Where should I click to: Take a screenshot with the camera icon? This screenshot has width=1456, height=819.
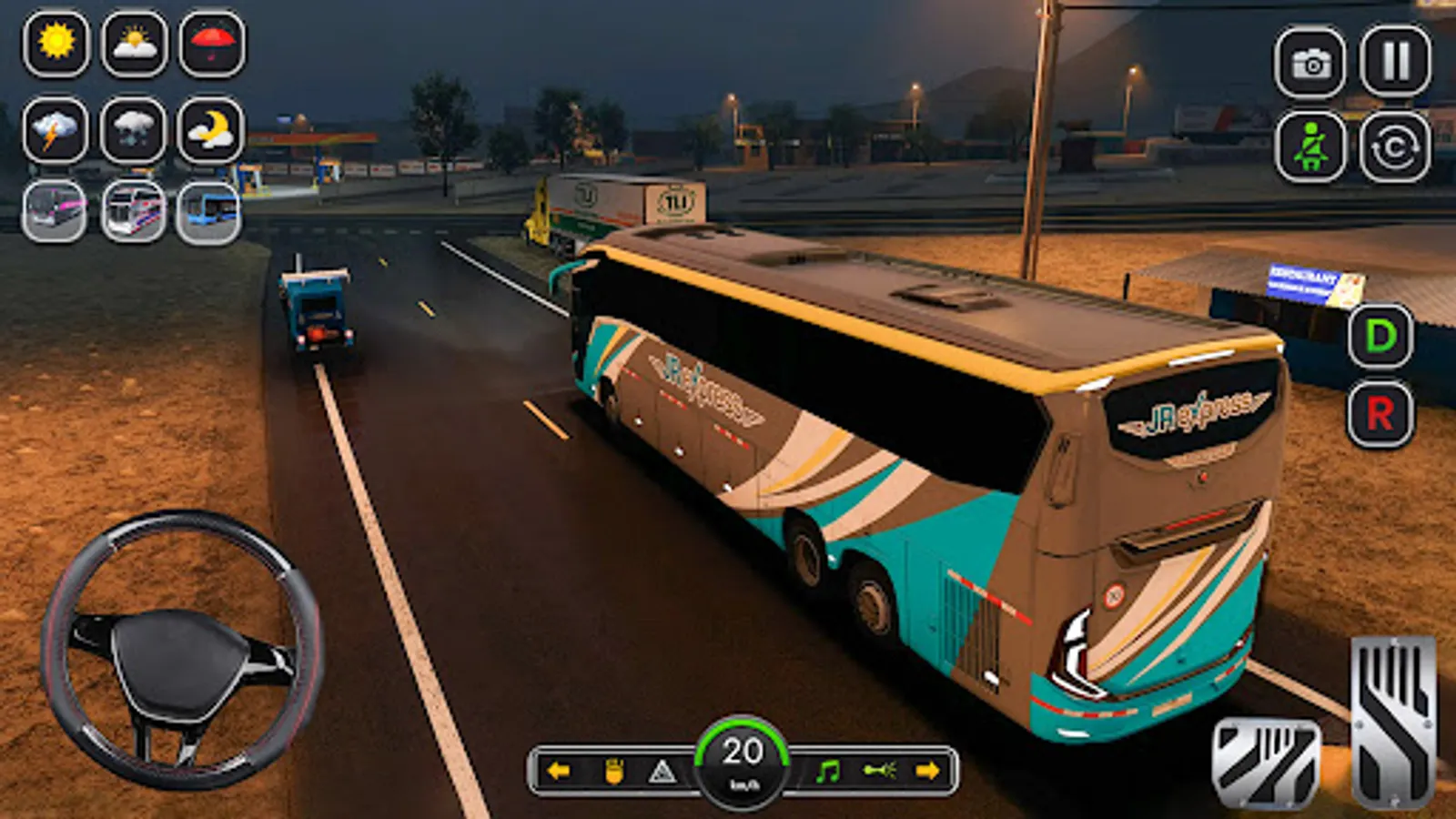1309,63
